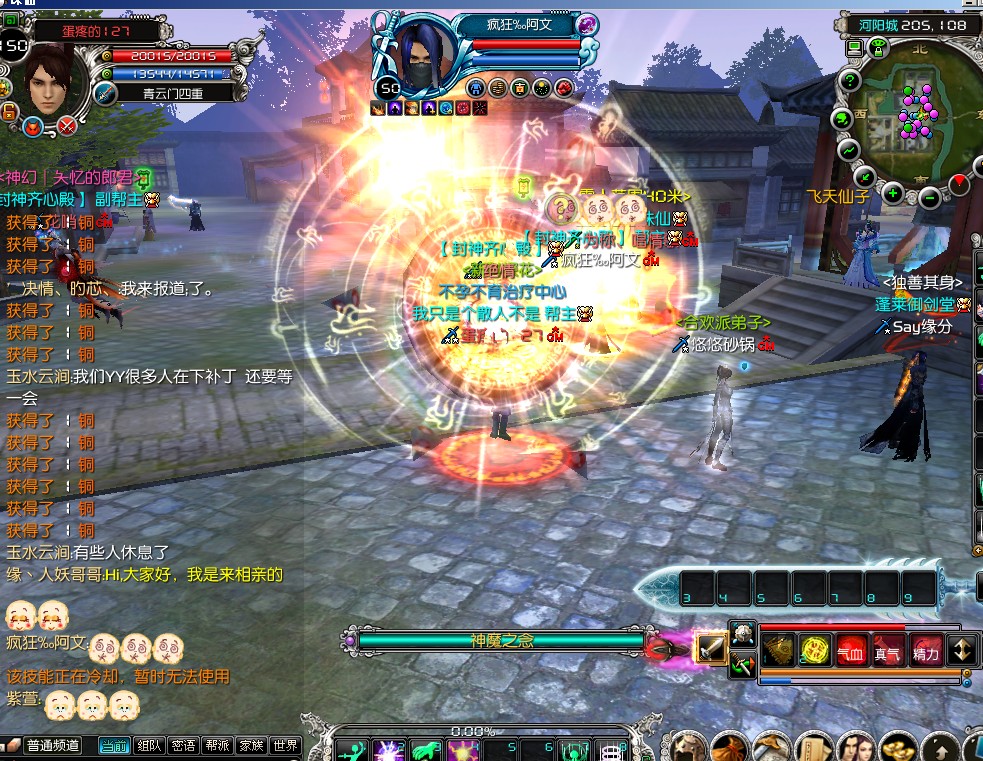Viewport: 983px width, 761px height.
Task: Open the bag pouch menu icon
Action: click(x=729, y=747)
